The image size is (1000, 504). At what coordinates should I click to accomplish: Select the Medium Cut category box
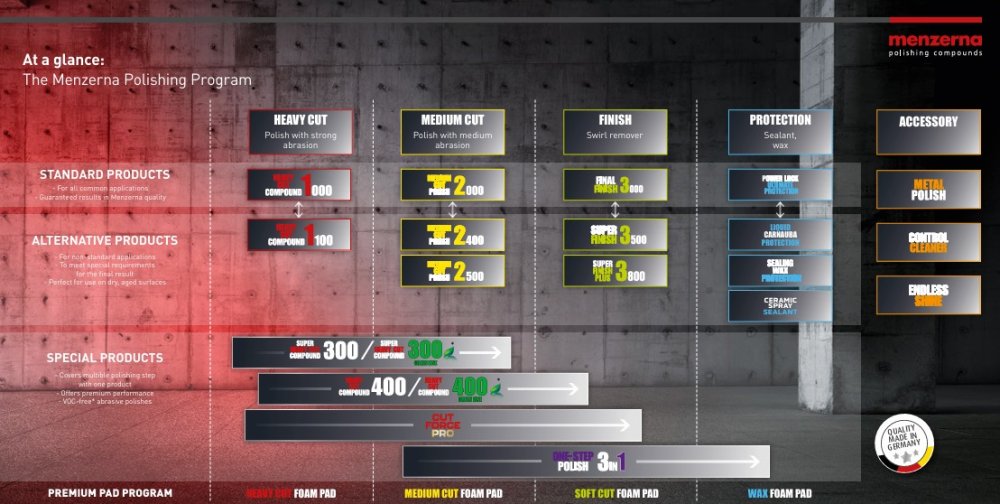point(452,131)
